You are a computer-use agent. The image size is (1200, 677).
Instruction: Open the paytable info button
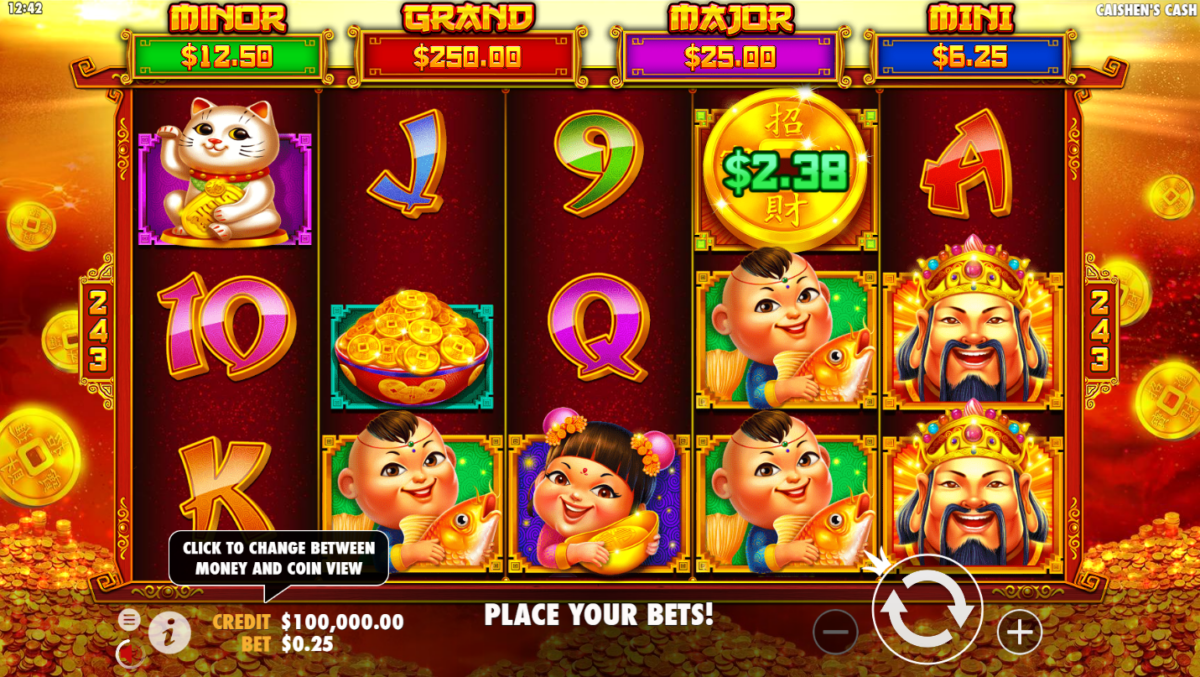(x=170, y=632)
